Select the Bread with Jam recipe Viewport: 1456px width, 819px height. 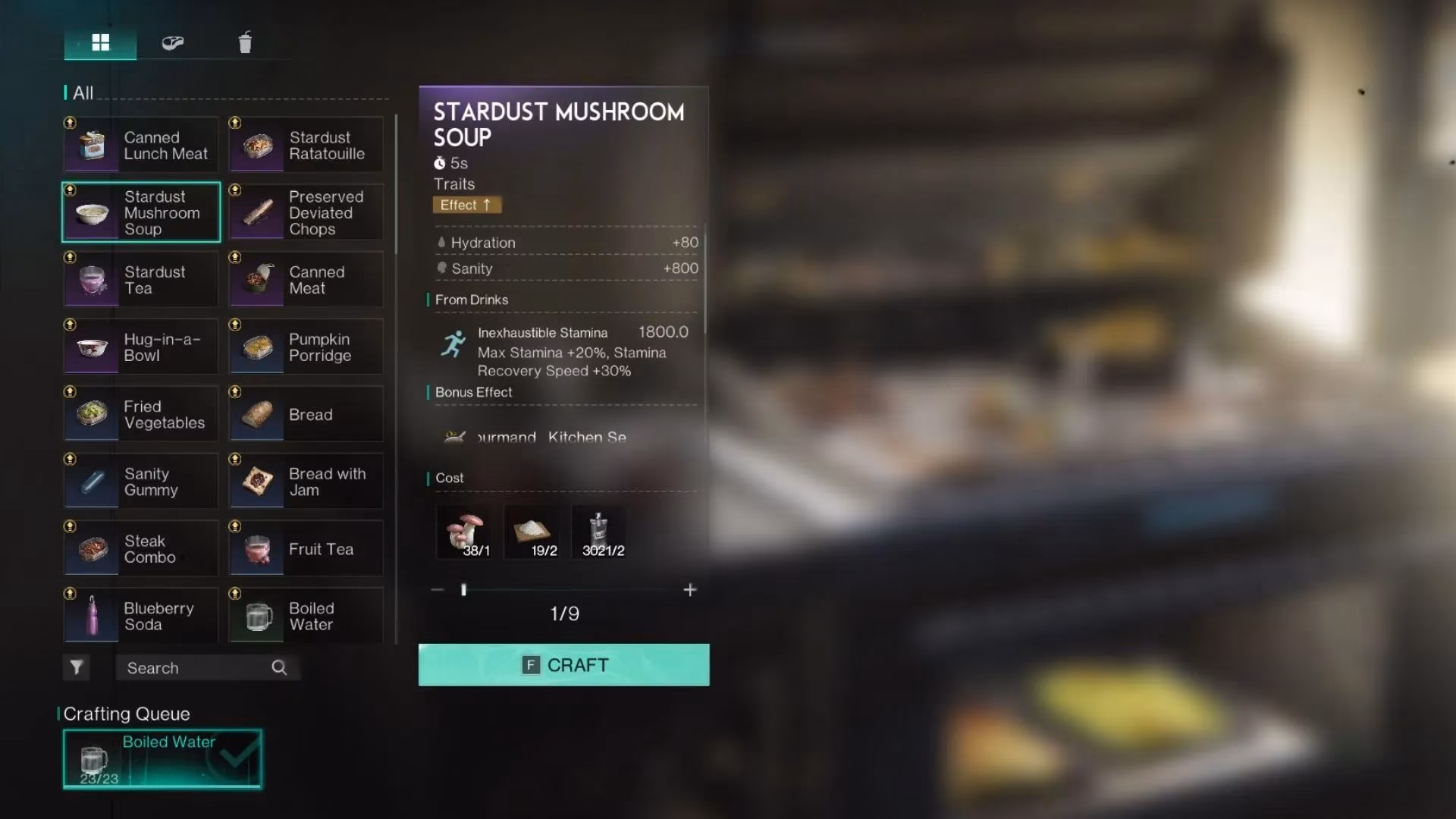pyautogui.click(x=306, y=482)
